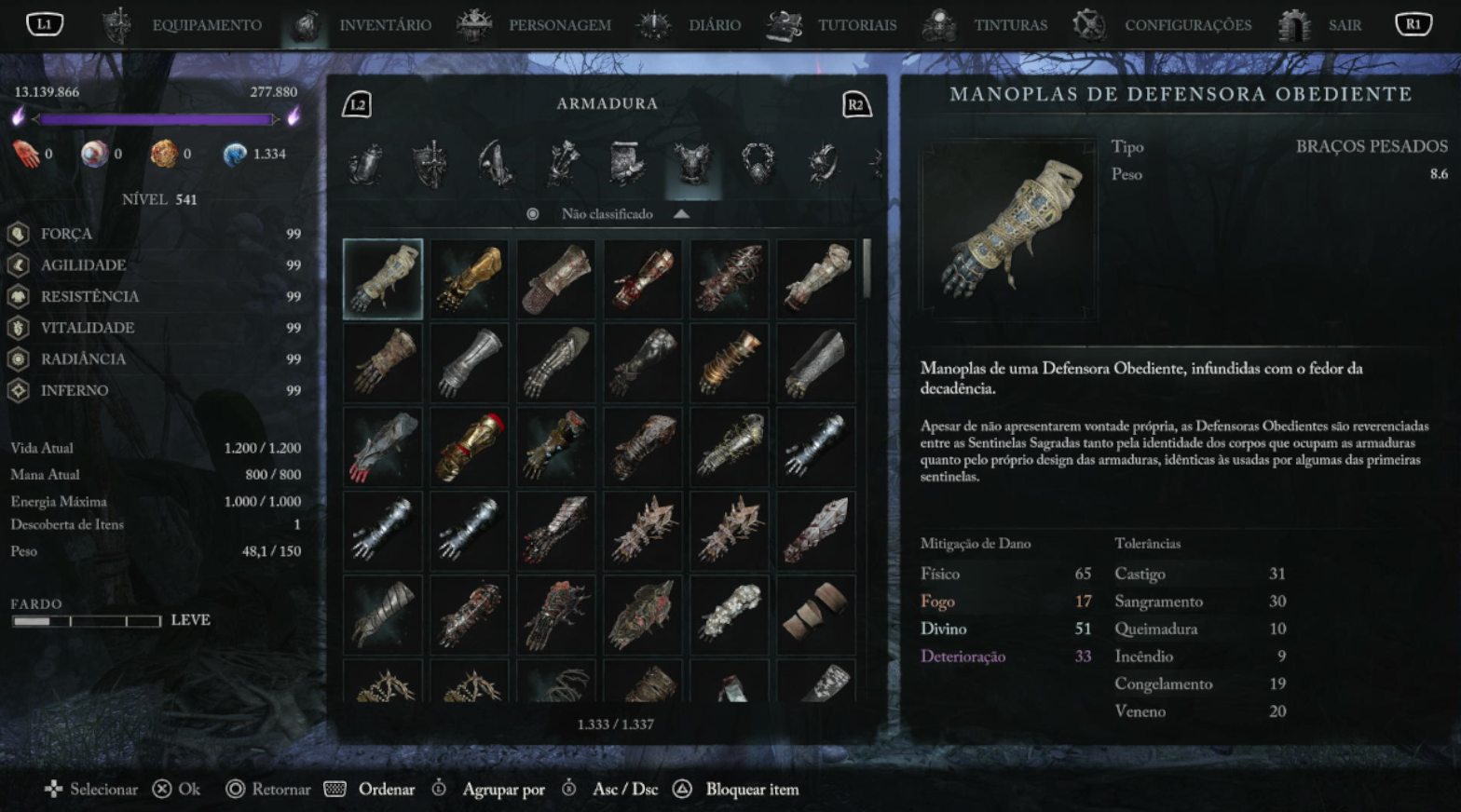Screen dimensions: 1461x812
Task: Select the sword-and-shield category tab
Action: (430, 165)
